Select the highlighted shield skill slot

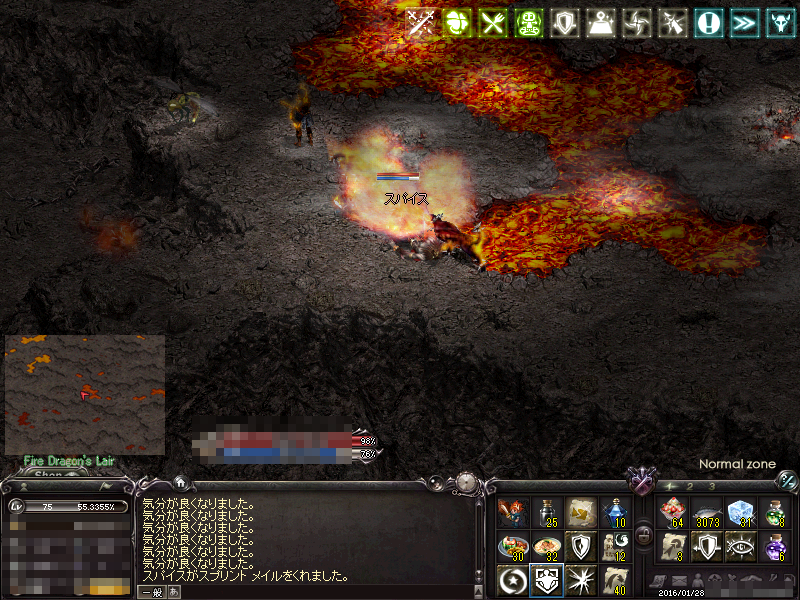pyautogui.click(x=547, y=579)
